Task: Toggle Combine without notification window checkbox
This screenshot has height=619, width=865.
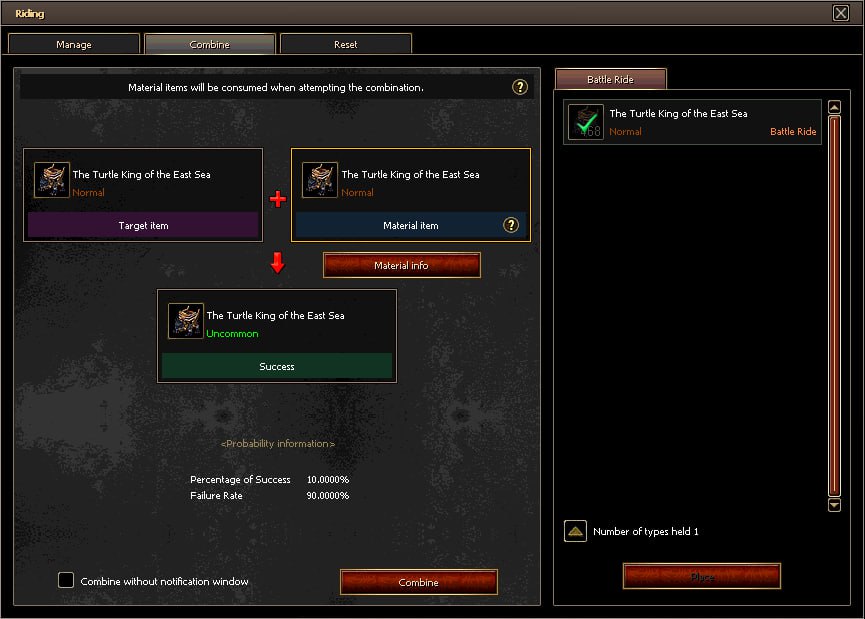Action: [66, 580]
